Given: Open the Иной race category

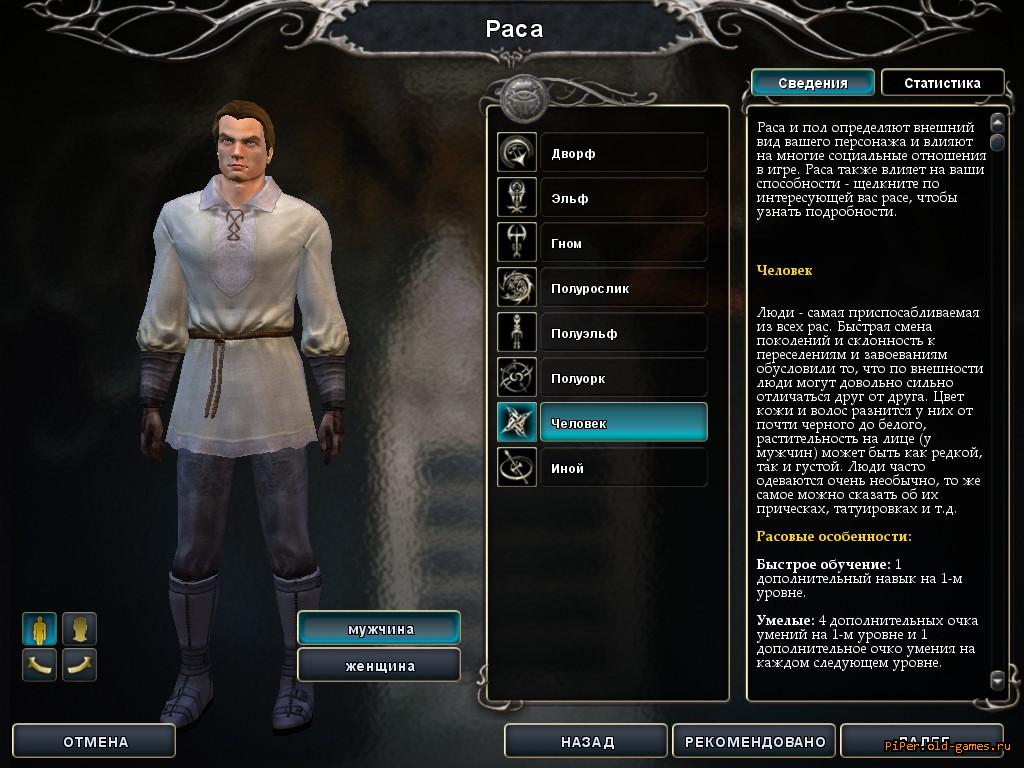Looking at the screenshot, I should (x=622, y=468).
